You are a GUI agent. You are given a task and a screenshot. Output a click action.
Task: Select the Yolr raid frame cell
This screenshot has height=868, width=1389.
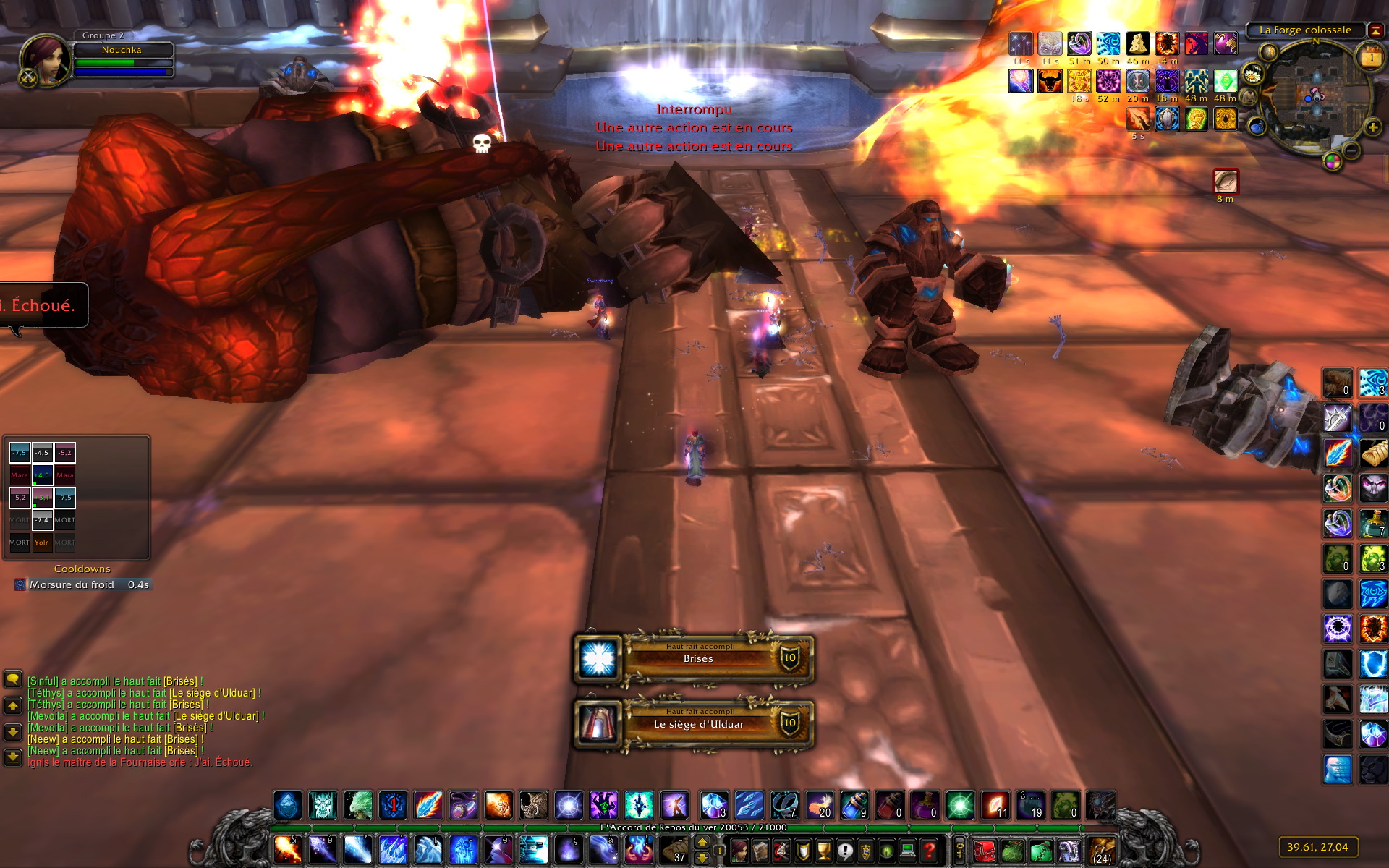[x=41, y=542]
